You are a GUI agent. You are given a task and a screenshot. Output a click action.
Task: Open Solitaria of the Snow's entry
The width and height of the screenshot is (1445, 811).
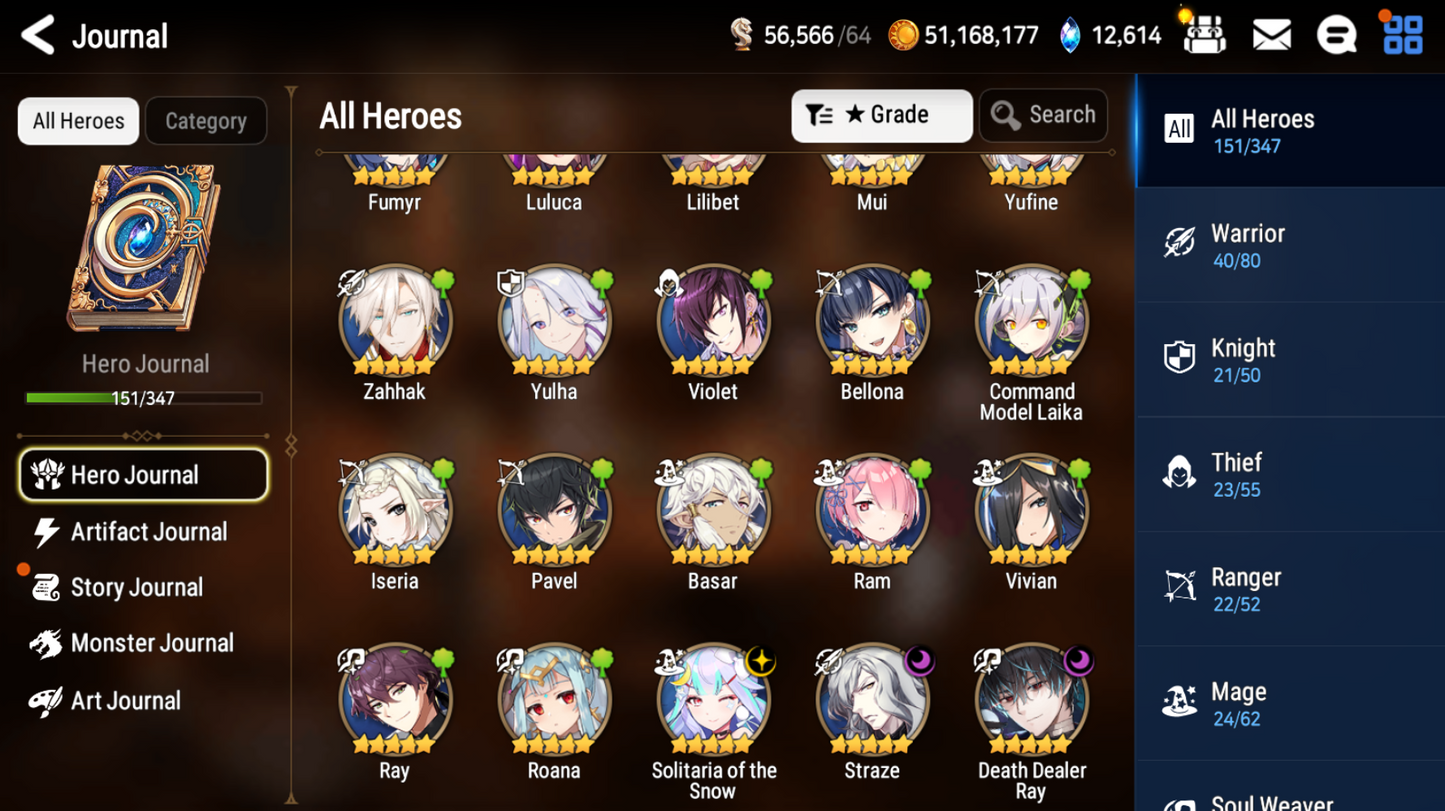pos(713,700)
